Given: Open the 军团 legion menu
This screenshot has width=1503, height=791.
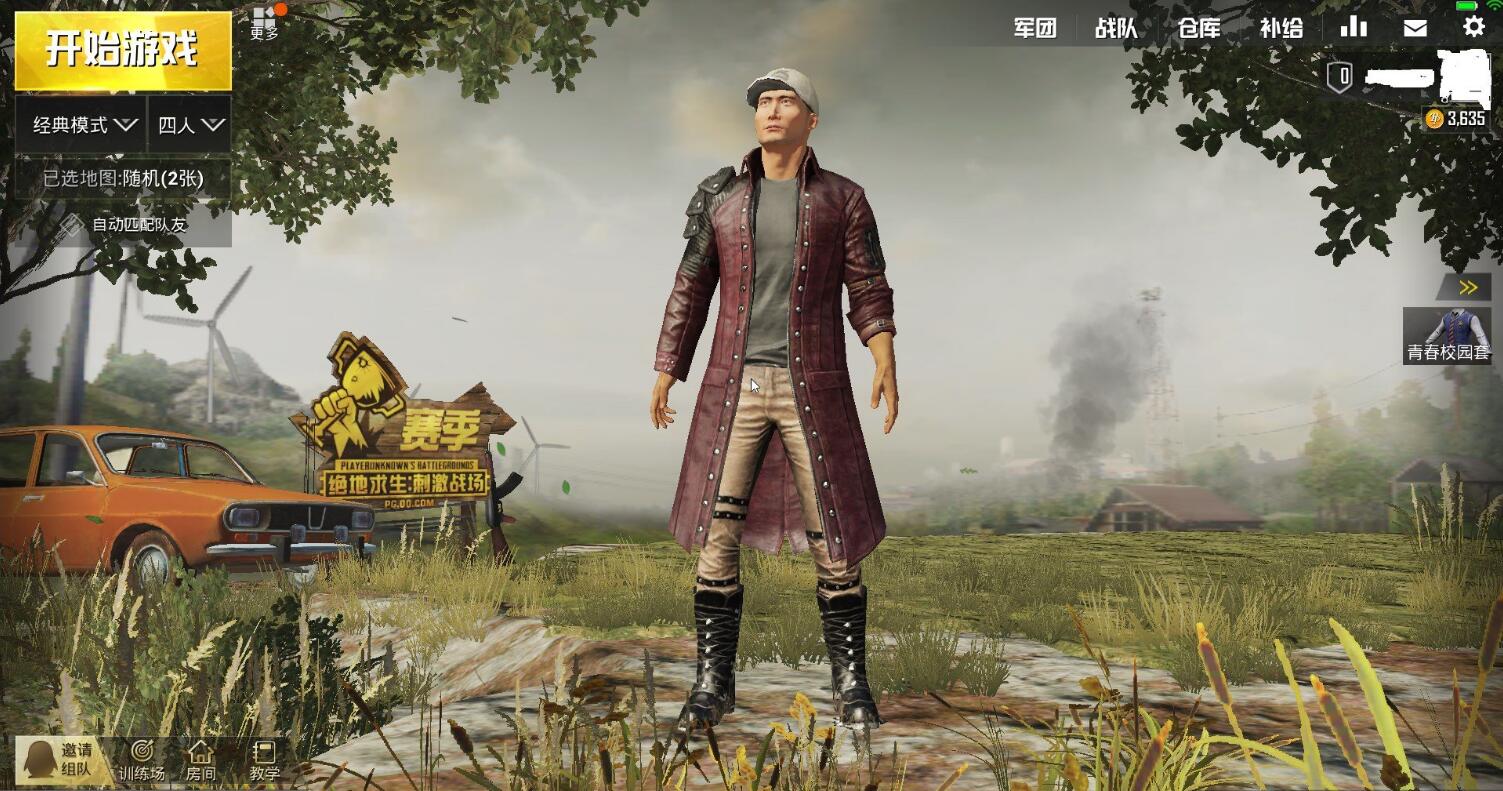Looking at the screenshot, I should point(1035,28).
